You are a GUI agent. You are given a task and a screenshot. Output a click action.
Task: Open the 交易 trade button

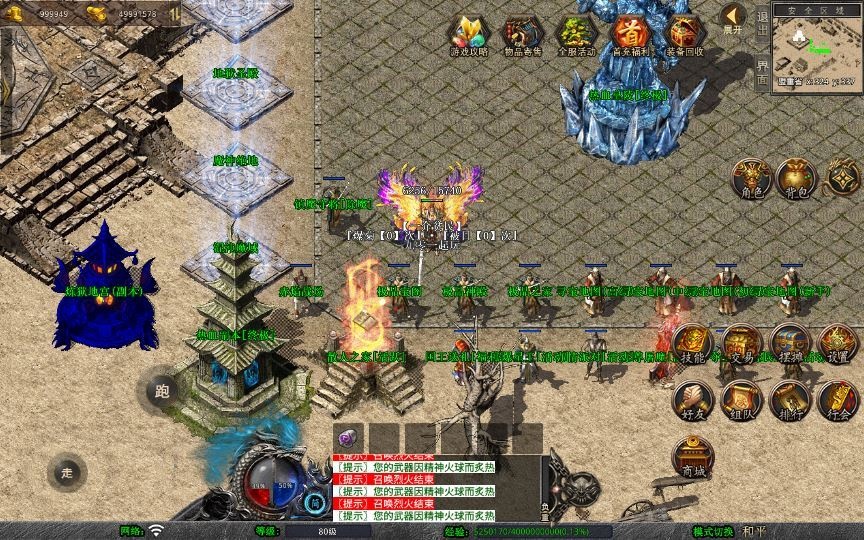[742, 345]
